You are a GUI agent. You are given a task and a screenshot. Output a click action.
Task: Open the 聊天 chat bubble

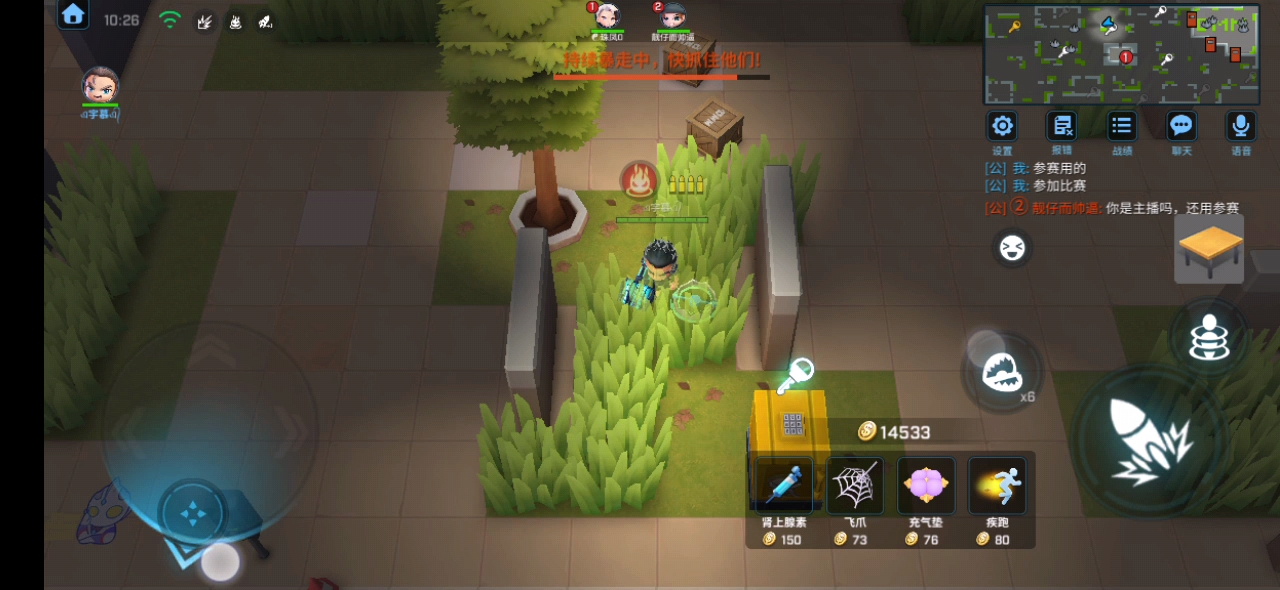click(1182, 127)
